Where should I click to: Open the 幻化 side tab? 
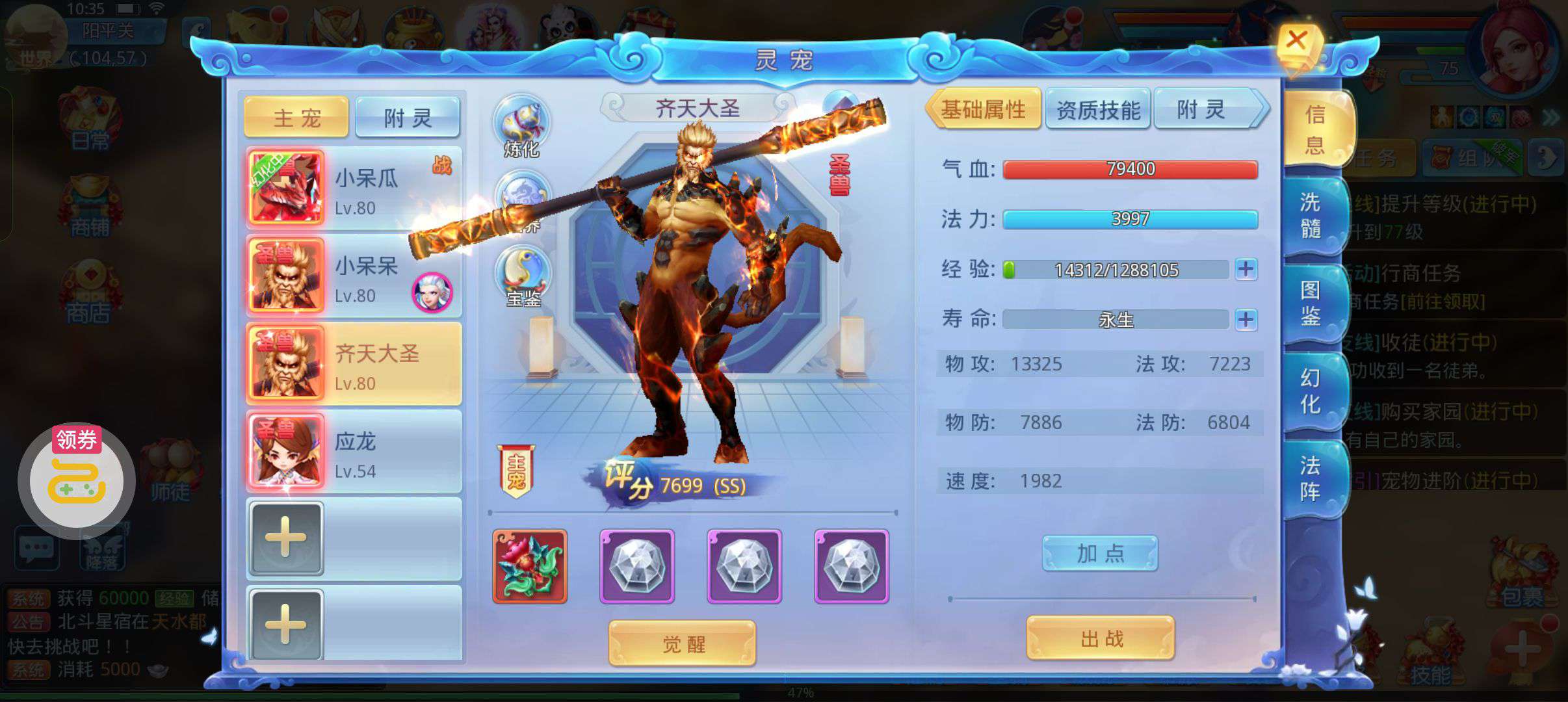(1311, 390)
